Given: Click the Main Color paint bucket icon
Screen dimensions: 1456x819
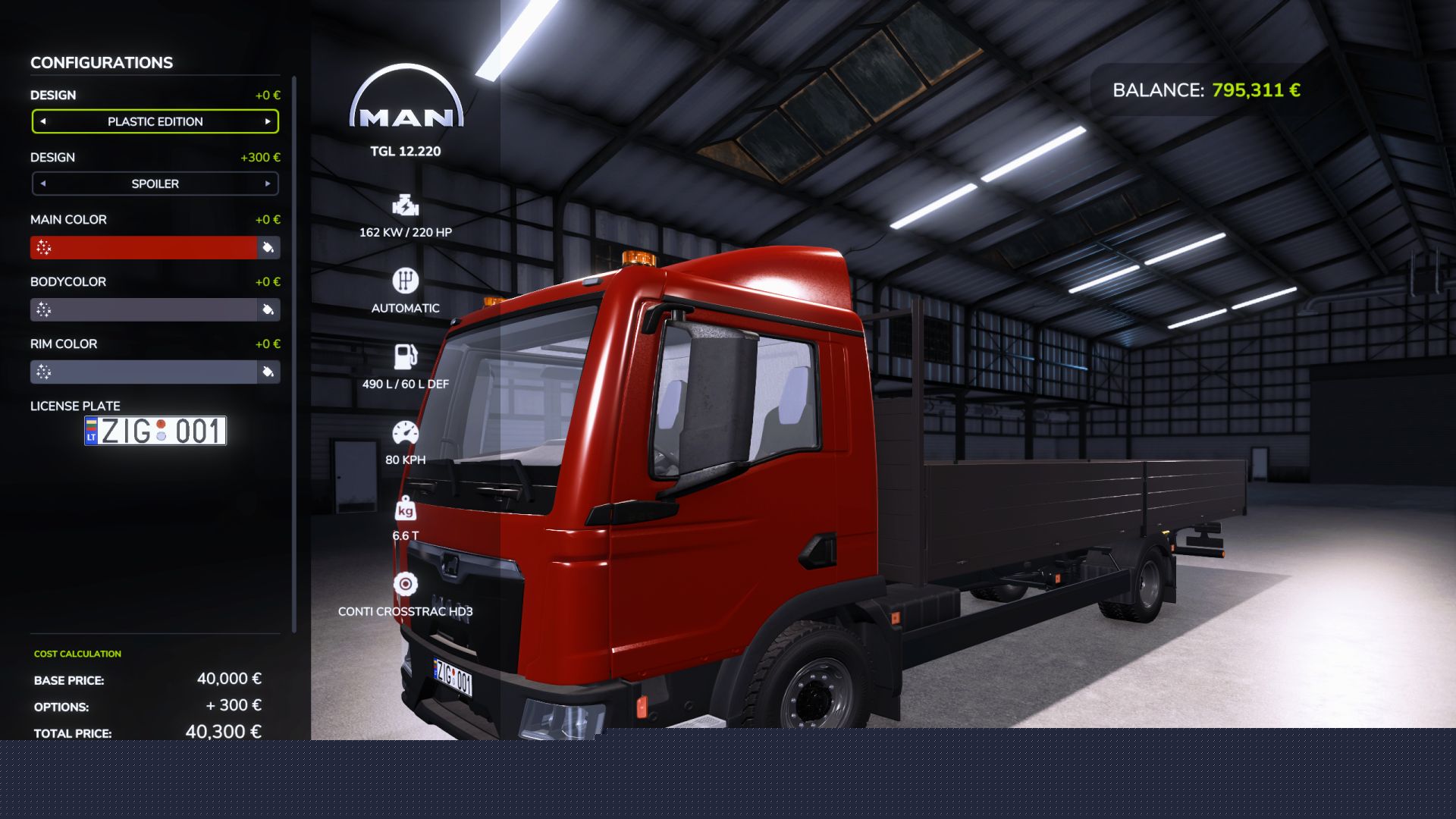Looking at the screenshot, I should pos(268,248).
